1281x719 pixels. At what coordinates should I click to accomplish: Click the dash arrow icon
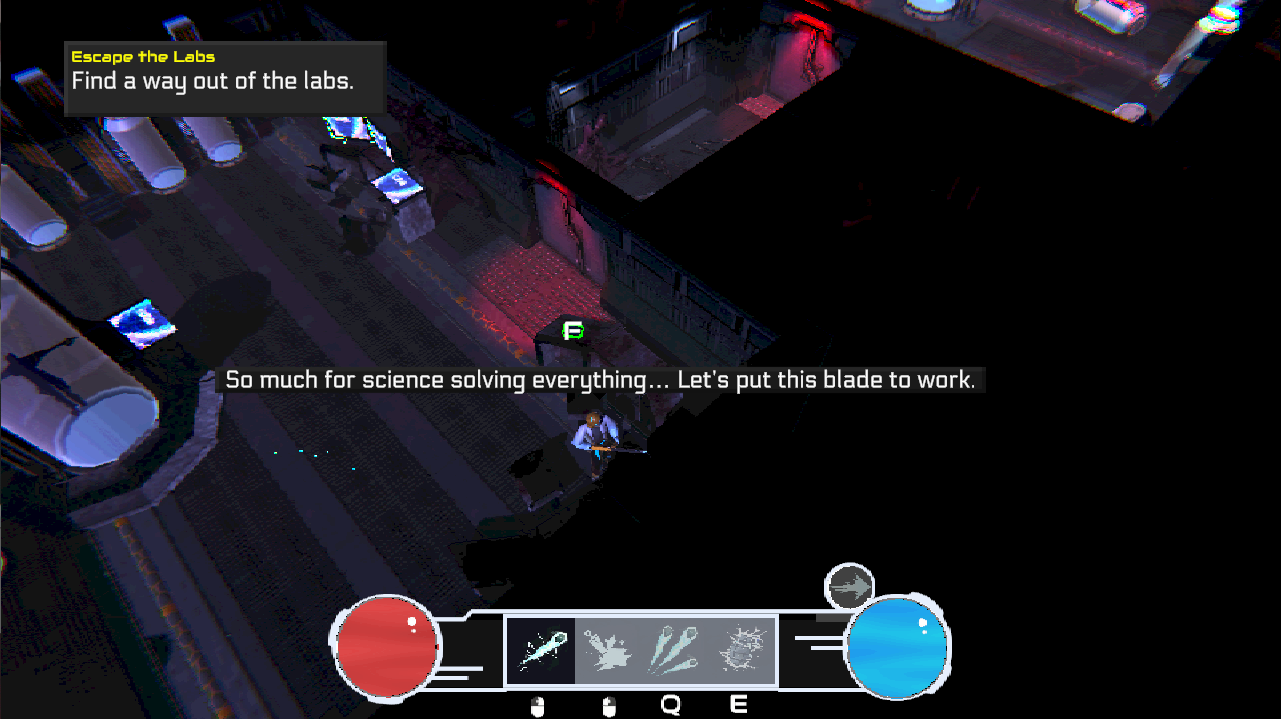coord(850,588)
